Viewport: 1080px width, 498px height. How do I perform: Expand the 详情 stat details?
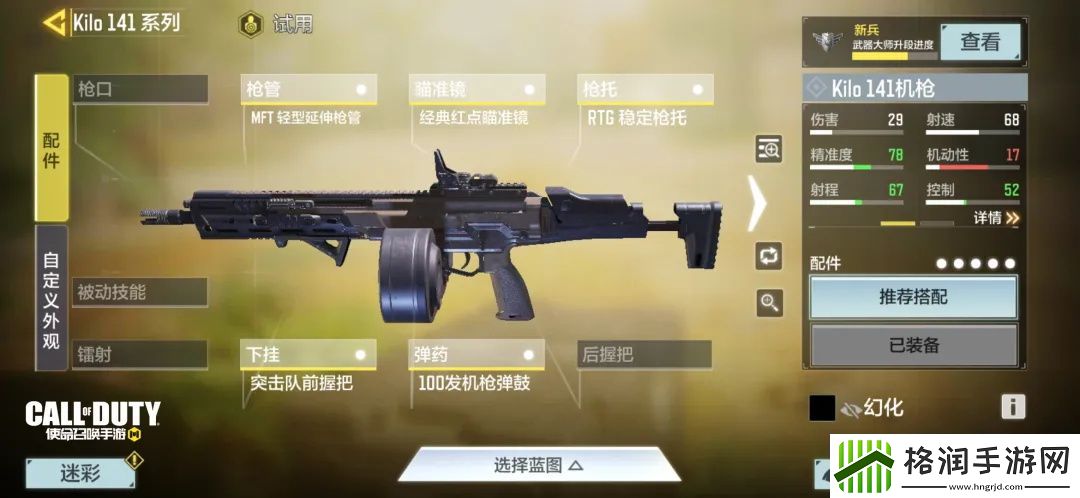997,217
